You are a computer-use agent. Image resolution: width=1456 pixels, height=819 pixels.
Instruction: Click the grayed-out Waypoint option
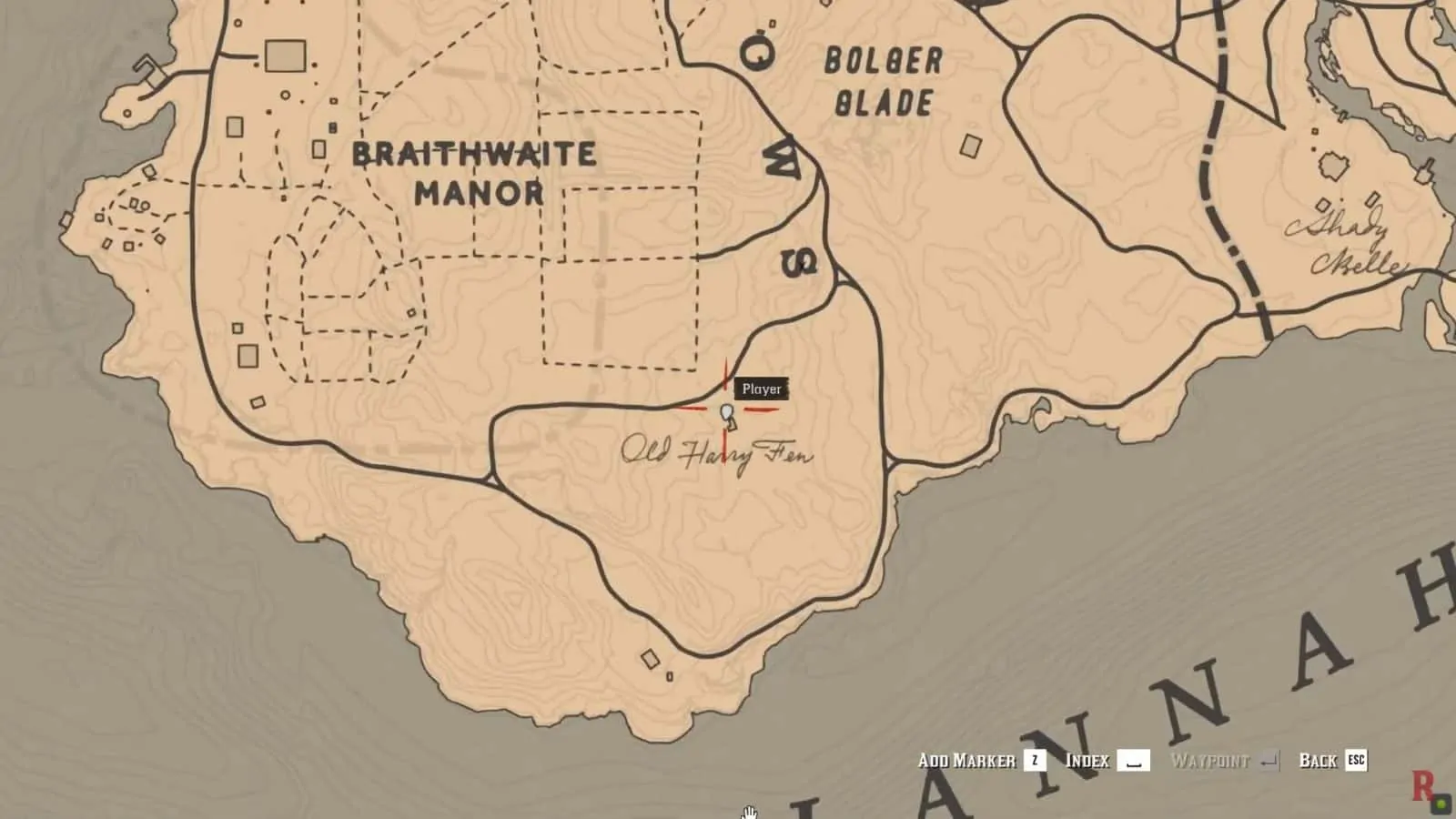point(1210,761)
